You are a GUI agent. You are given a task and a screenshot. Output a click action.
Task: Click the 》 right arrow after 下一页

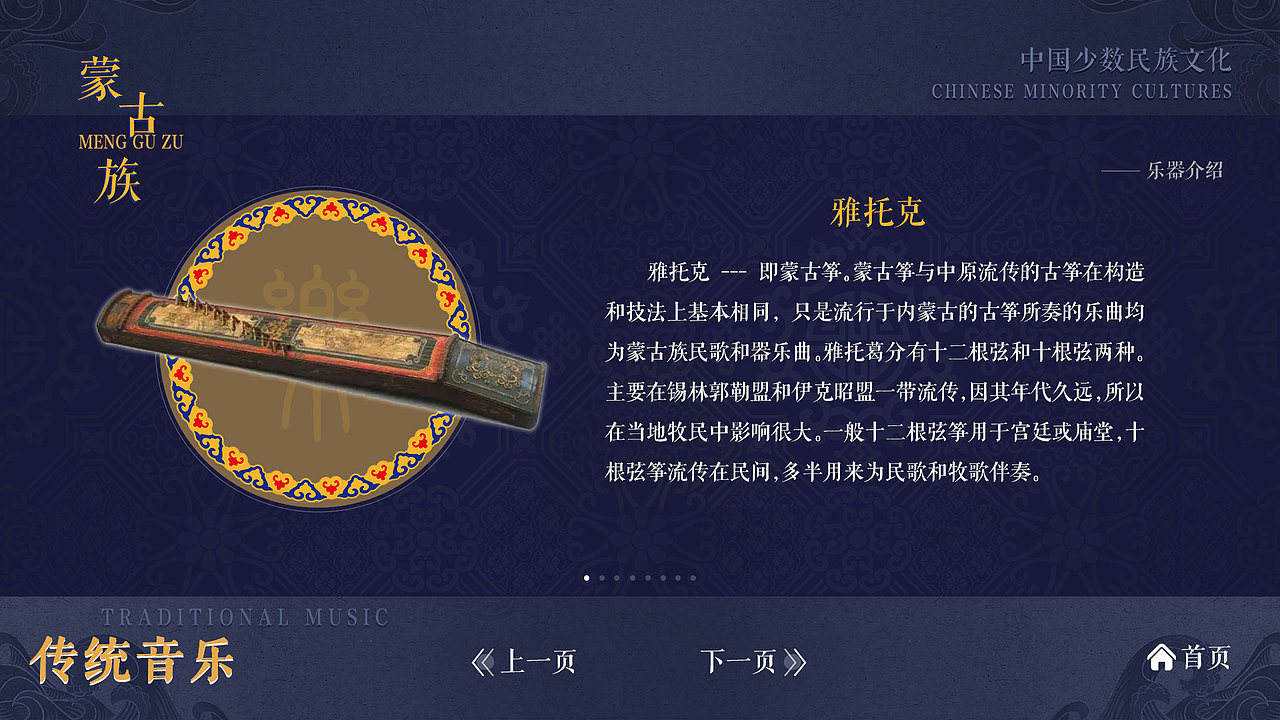tap(793, 660)
